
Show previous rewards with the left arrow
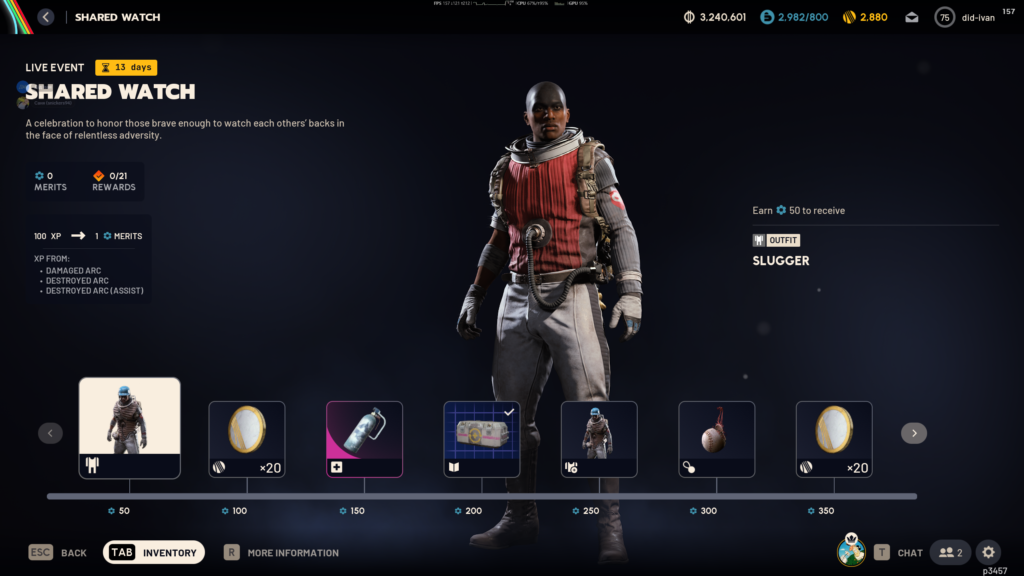[x=51, y=433]
